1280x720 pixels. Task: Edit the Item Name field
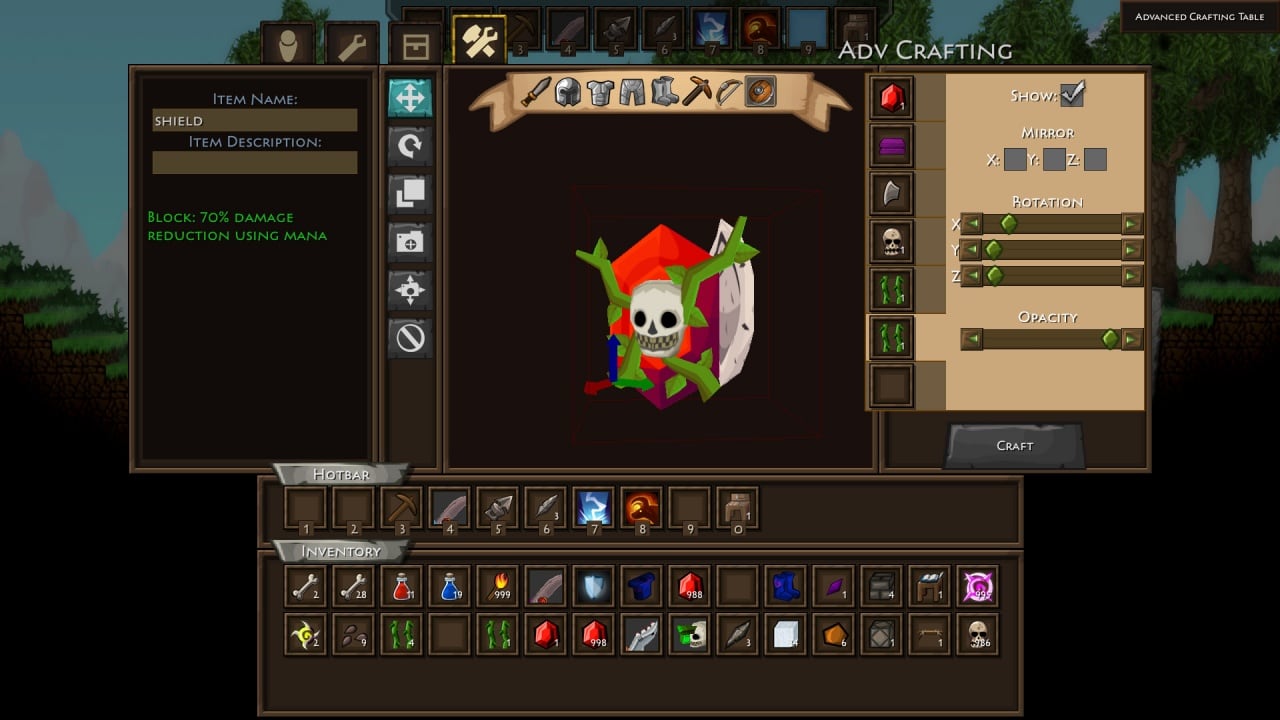(254, 121)
